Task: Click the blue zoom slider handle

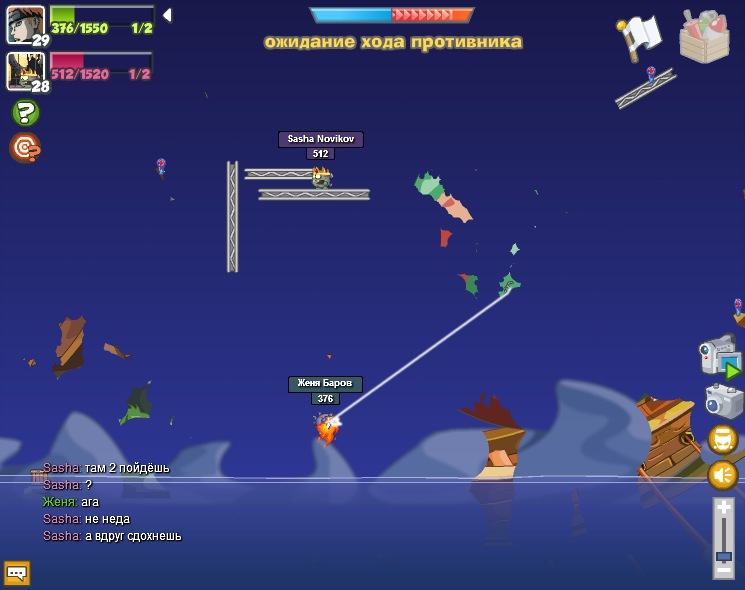Action: tap(723, 556)
